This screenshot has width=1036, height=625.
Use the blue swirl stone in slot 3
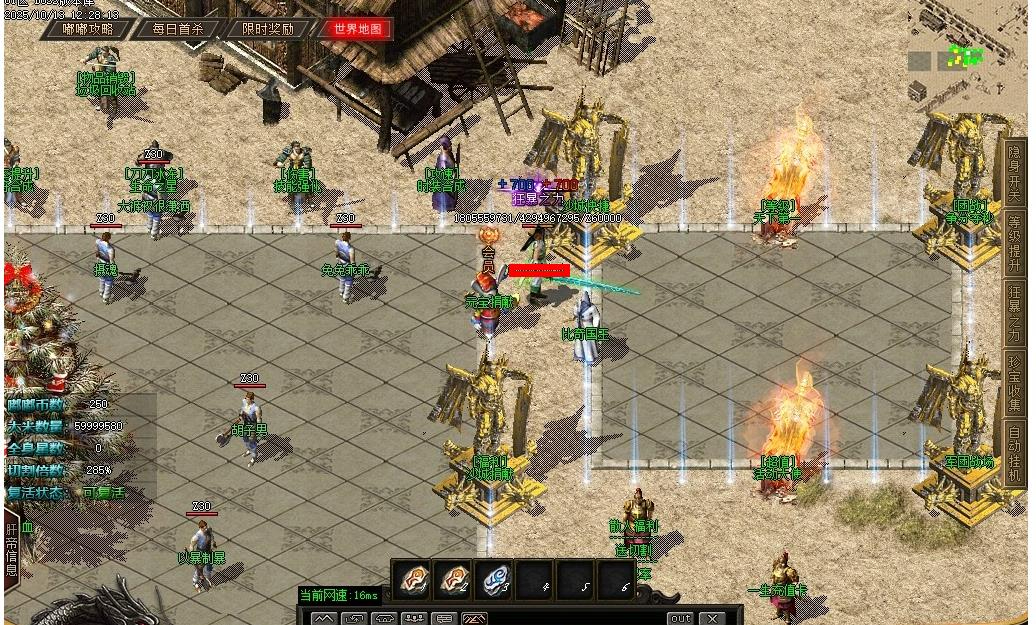(494, 579)
